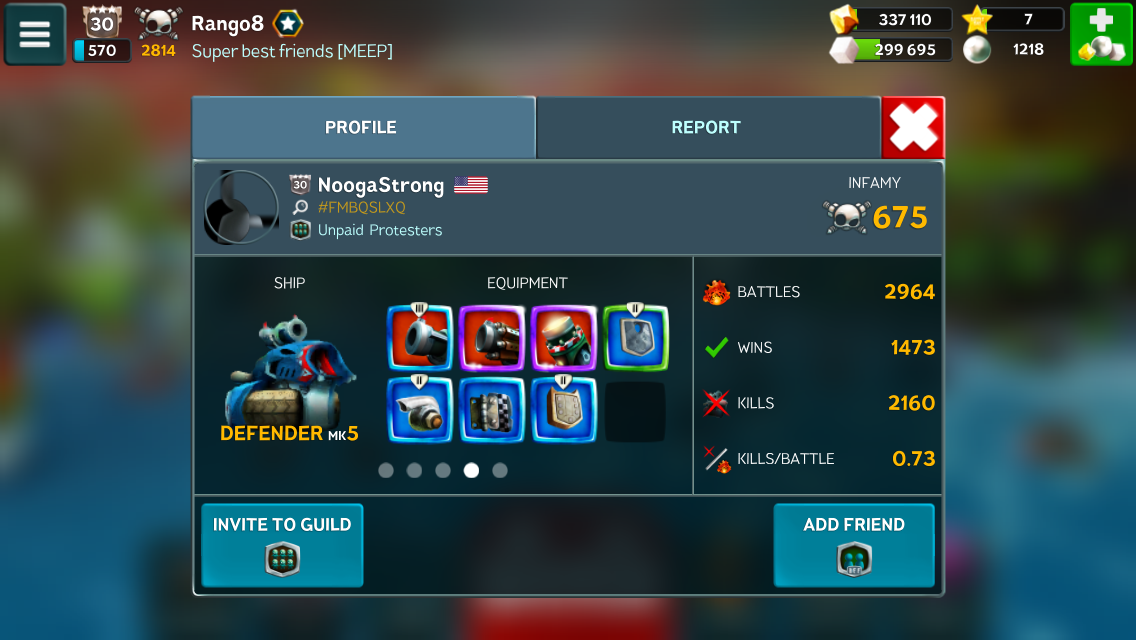The image size is (1136, 640).
Task: Select the turbo booster equipment slot
Action: [x=420, y=410]
